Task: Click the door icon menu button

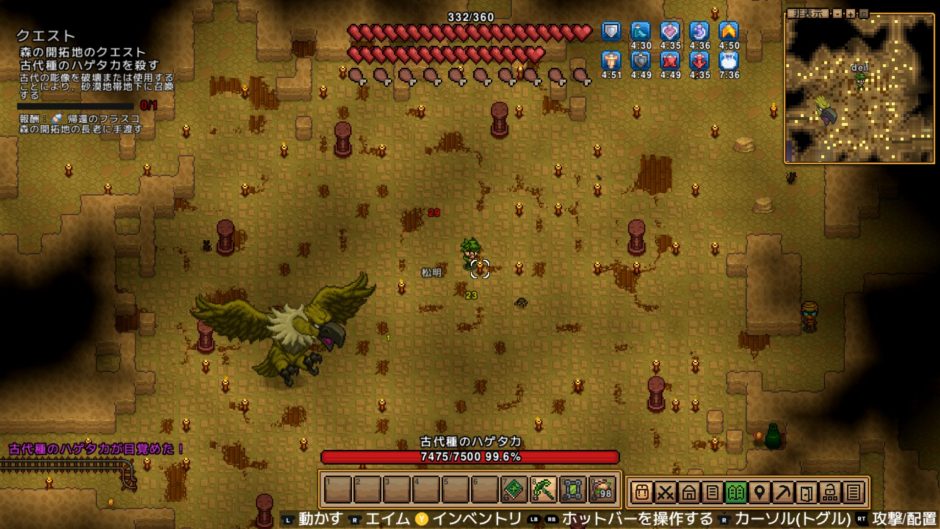Action: point(808,492)
